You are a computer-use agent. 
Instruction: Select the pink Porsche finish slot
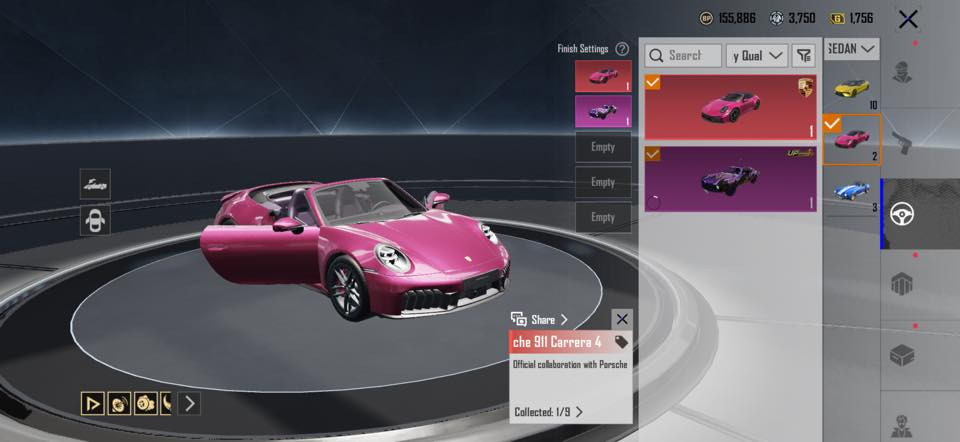pyautogui.click(x=603, y=76)
